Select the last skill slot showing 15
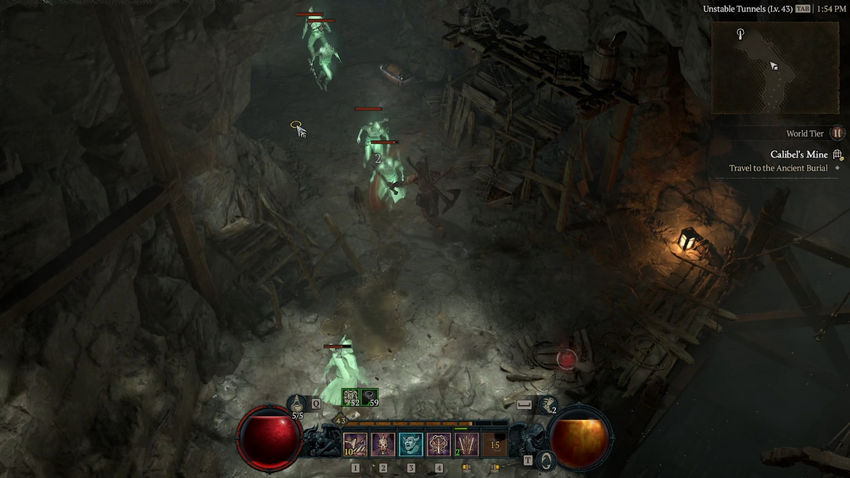 [x=494, y=444]
